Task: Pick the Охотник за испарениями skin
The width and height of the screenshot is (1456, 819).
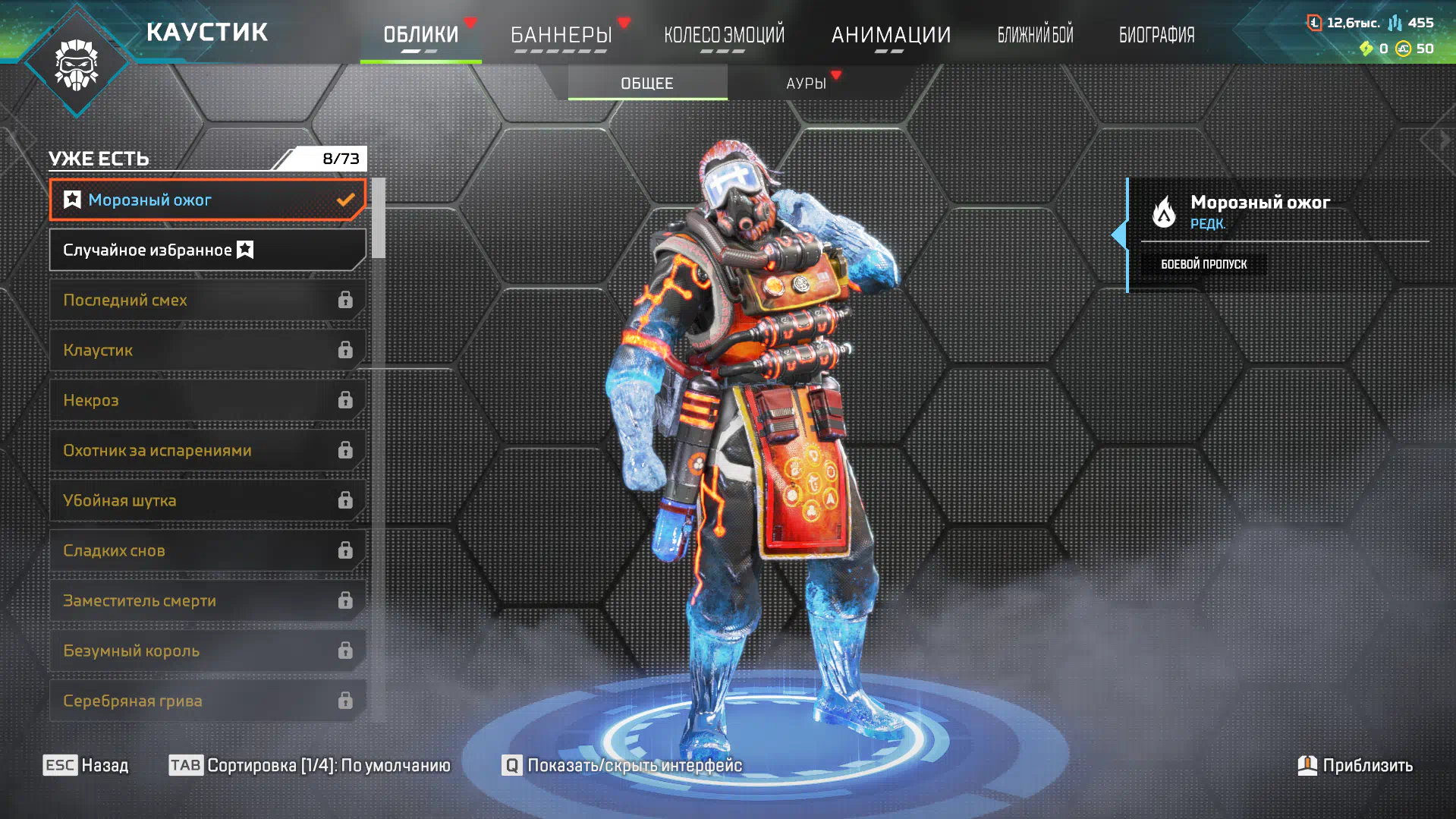Action: [206, 451]
